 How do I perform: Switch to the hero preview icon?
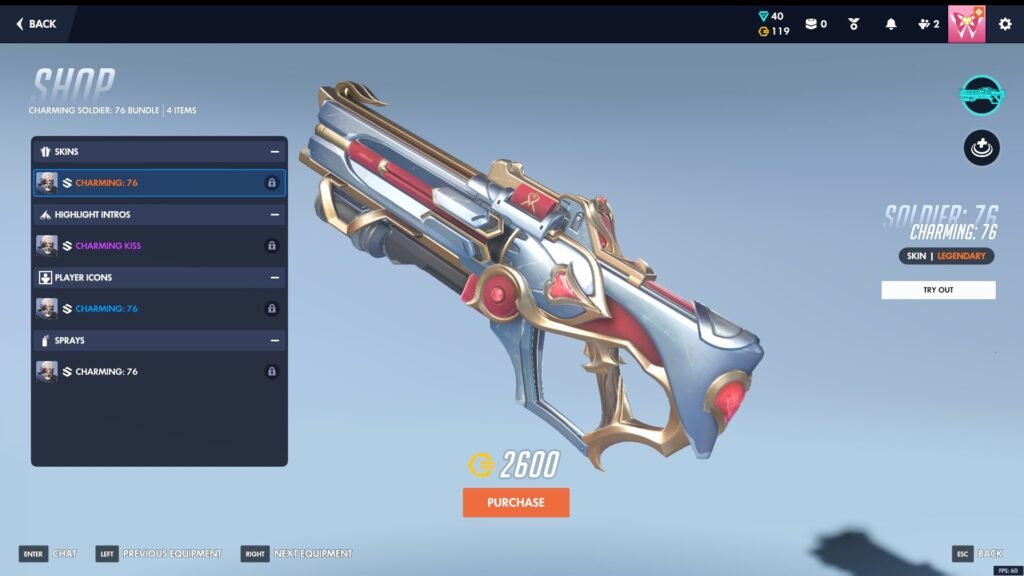(982, 148)
